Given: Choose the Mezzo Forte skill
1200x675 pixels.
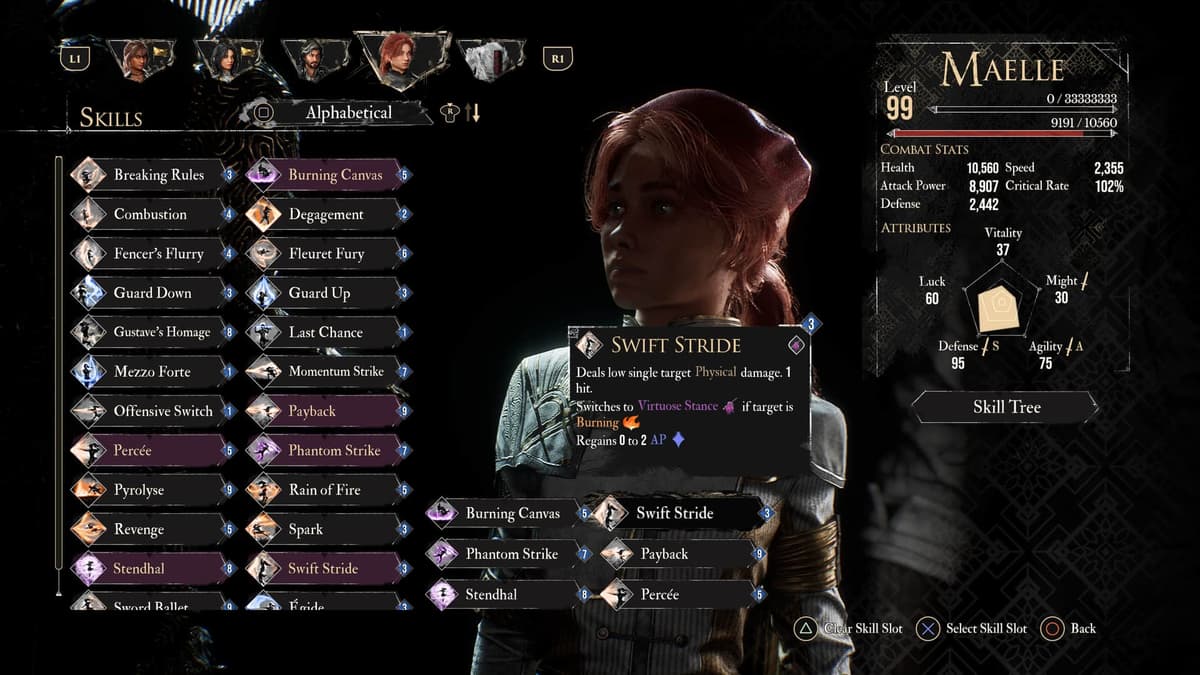Looking at the screenshot, I should point(152,372).
